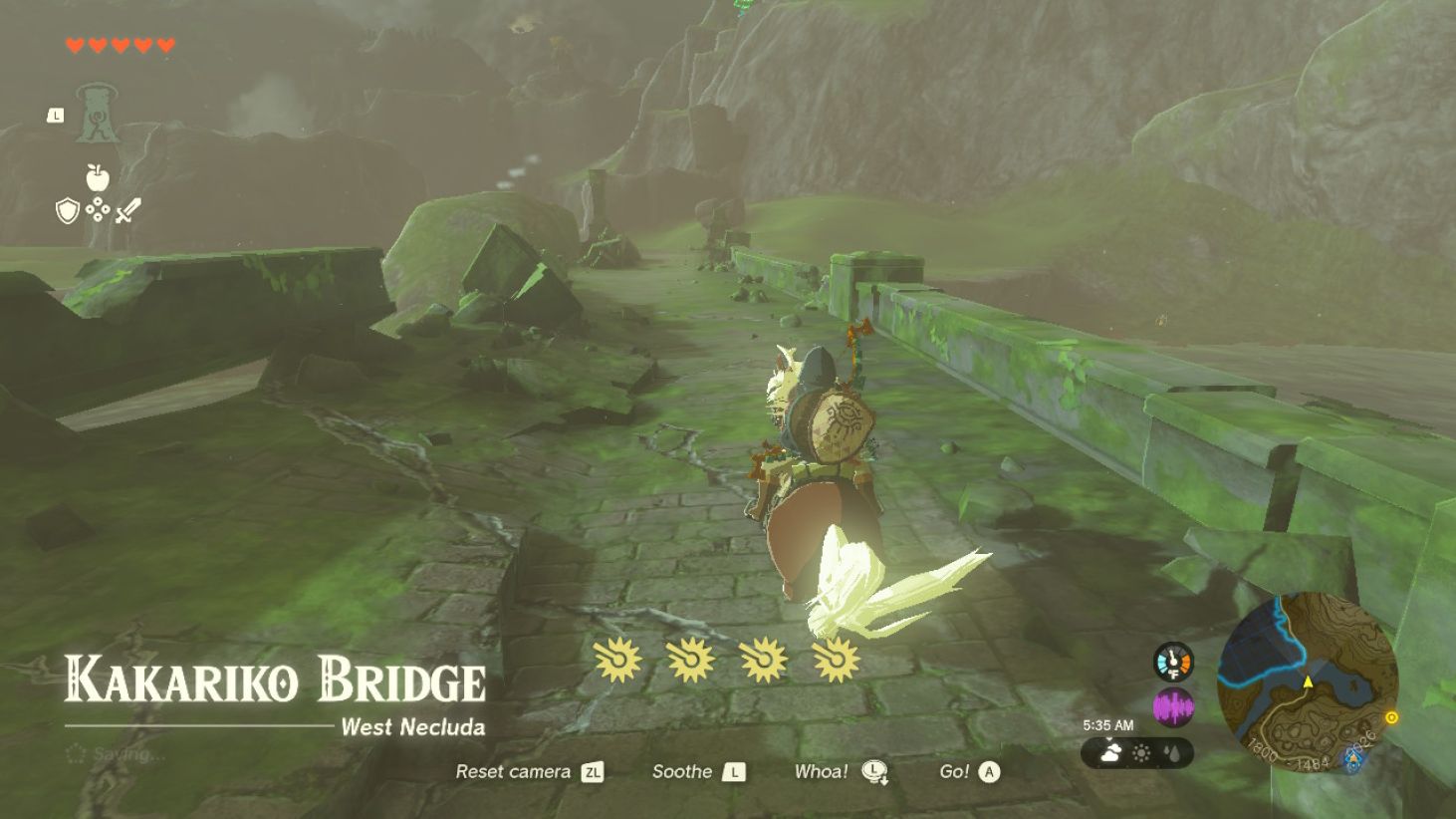Click the Fahrenheit temperature gauge dial

pyautogui.click(x=1173, y=664)
